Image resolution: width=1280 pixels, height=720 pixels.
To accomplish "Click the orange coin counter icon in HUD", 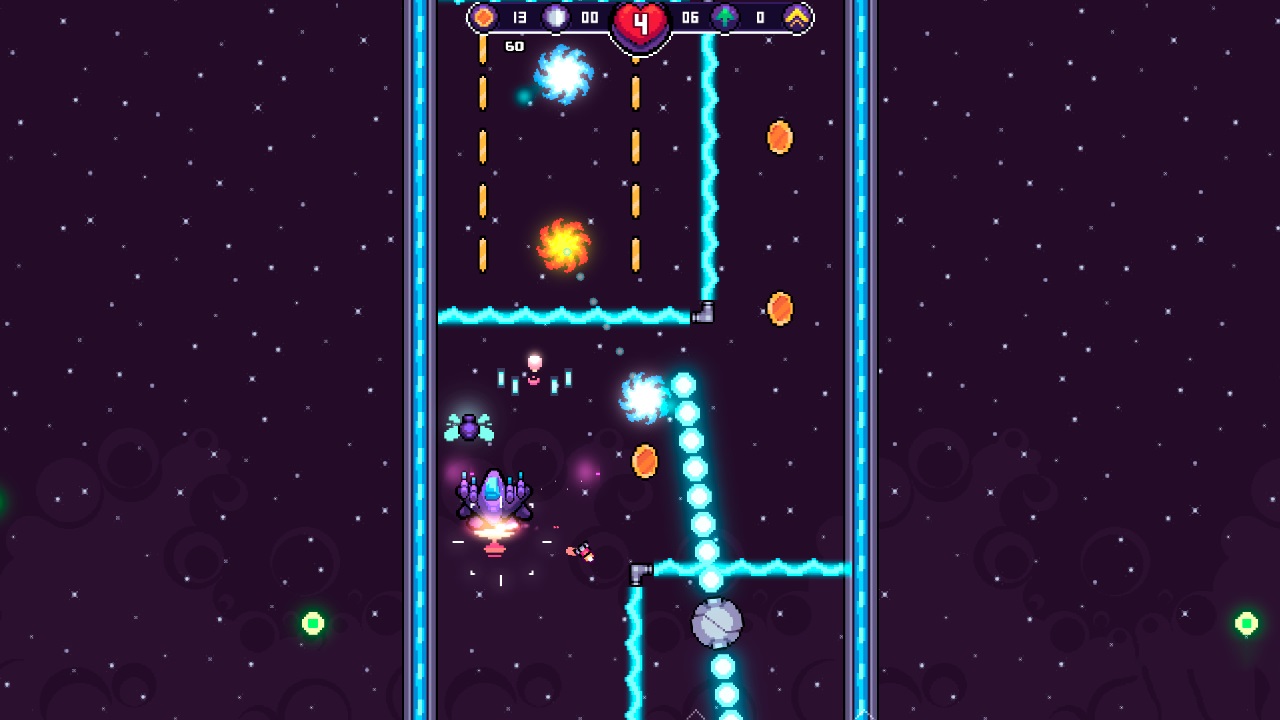I will [486, 17].
